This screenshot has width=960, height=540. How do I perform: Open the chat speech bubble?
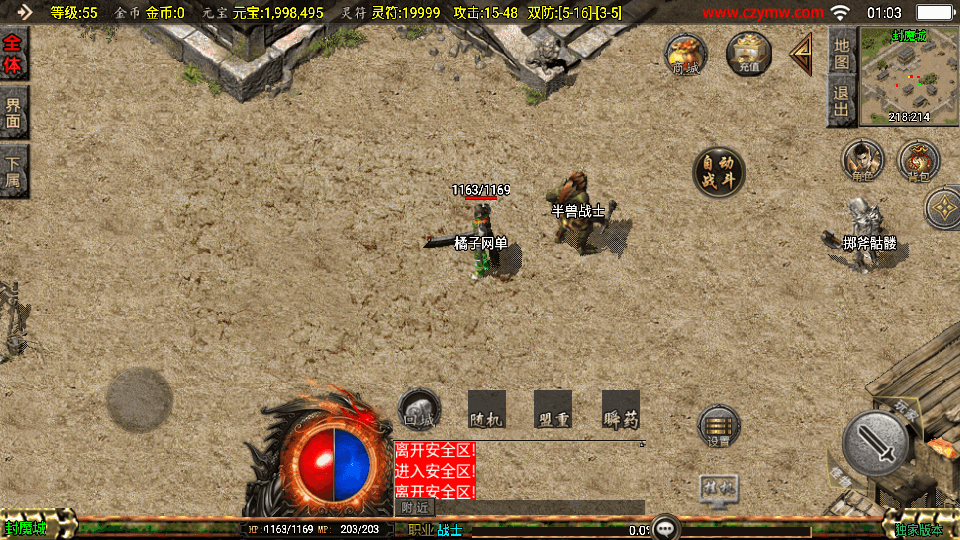(665, 527)
